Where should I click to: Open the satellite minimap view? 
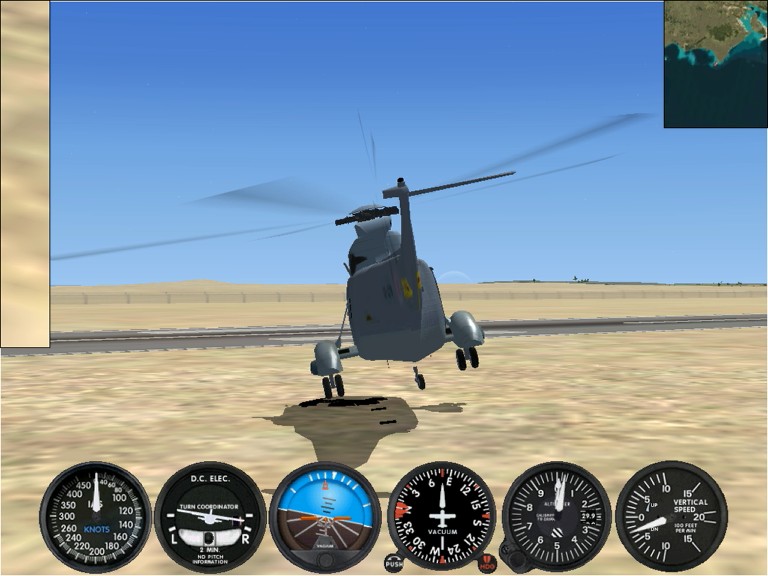pos(715,64)
